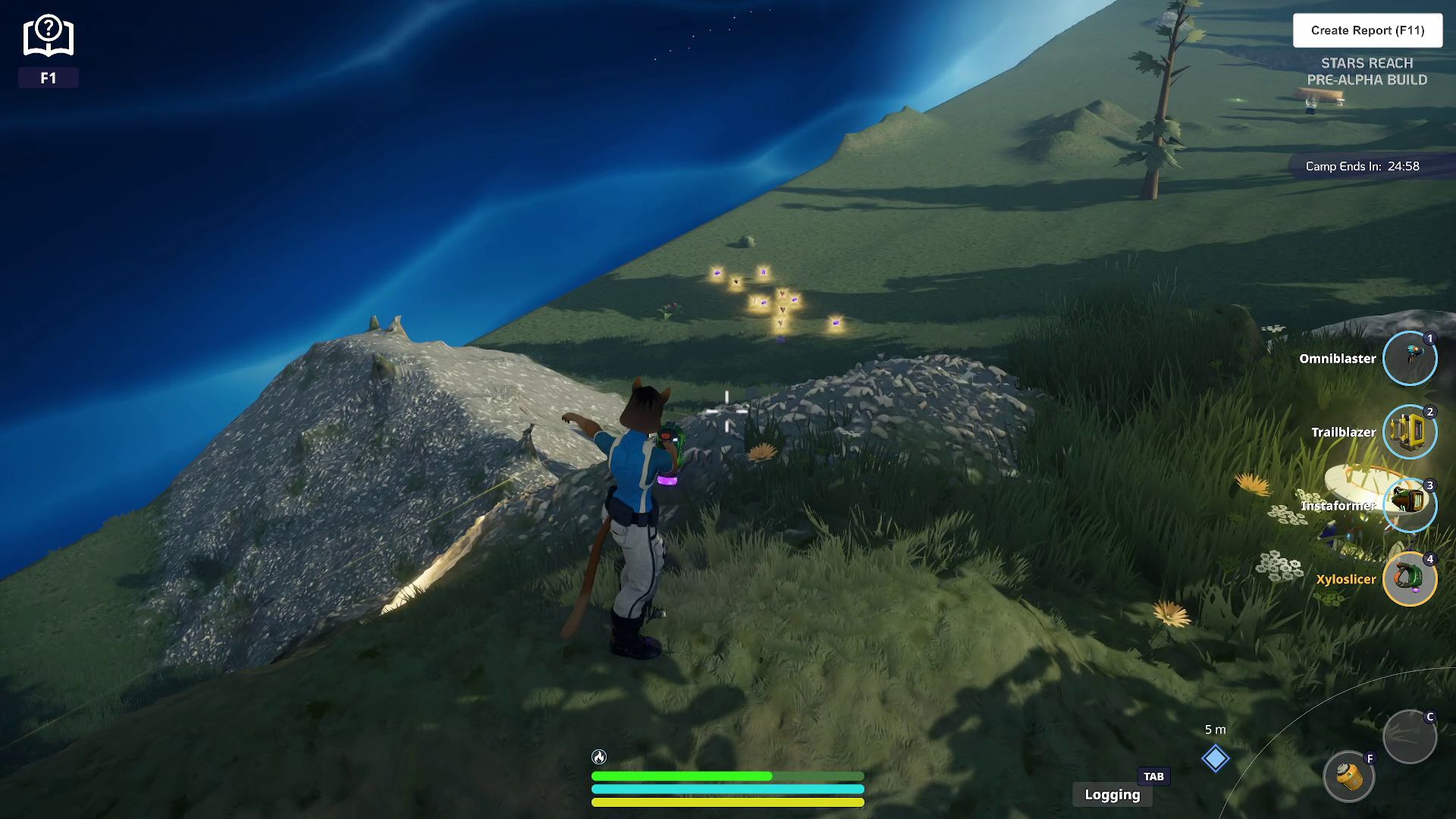Click the Create Report button
1456x819 pixels.
(1367, 30)
